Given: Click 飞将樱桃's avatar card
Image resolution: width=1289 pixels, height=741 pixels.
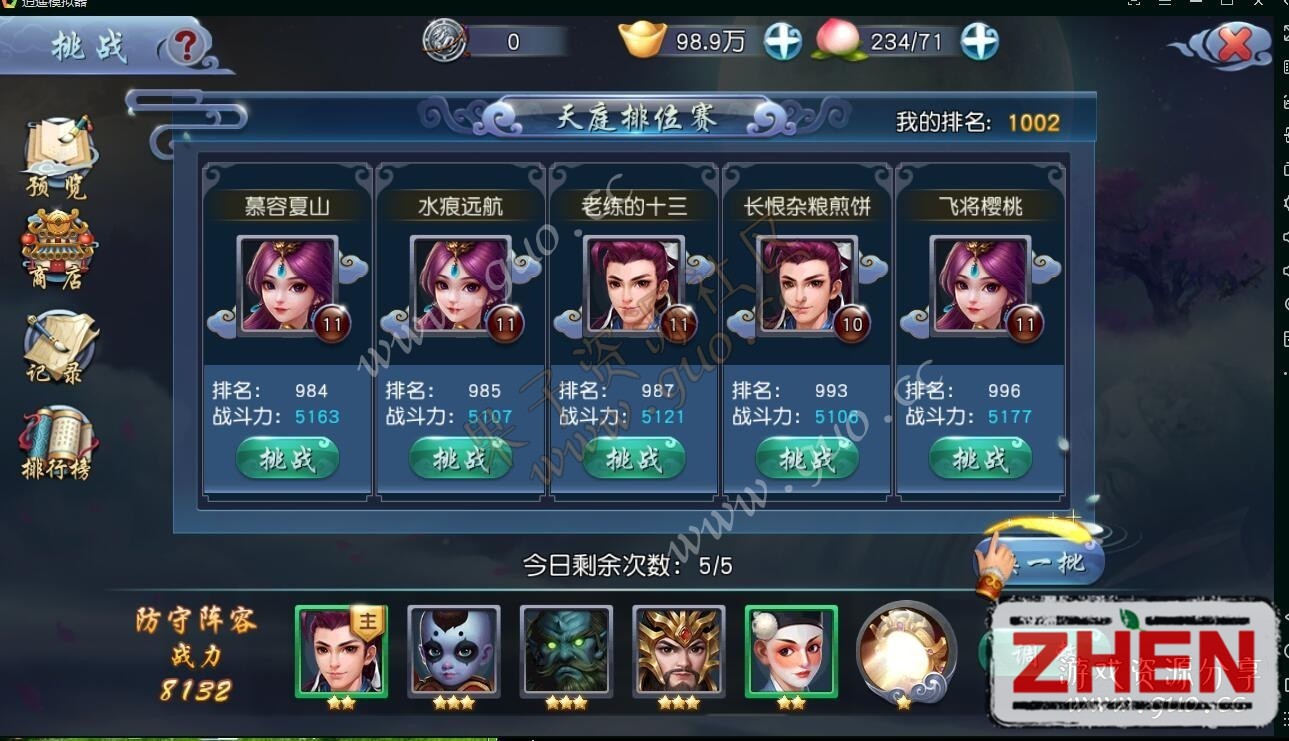Looking at the screenshot, I should pos(979,285).
